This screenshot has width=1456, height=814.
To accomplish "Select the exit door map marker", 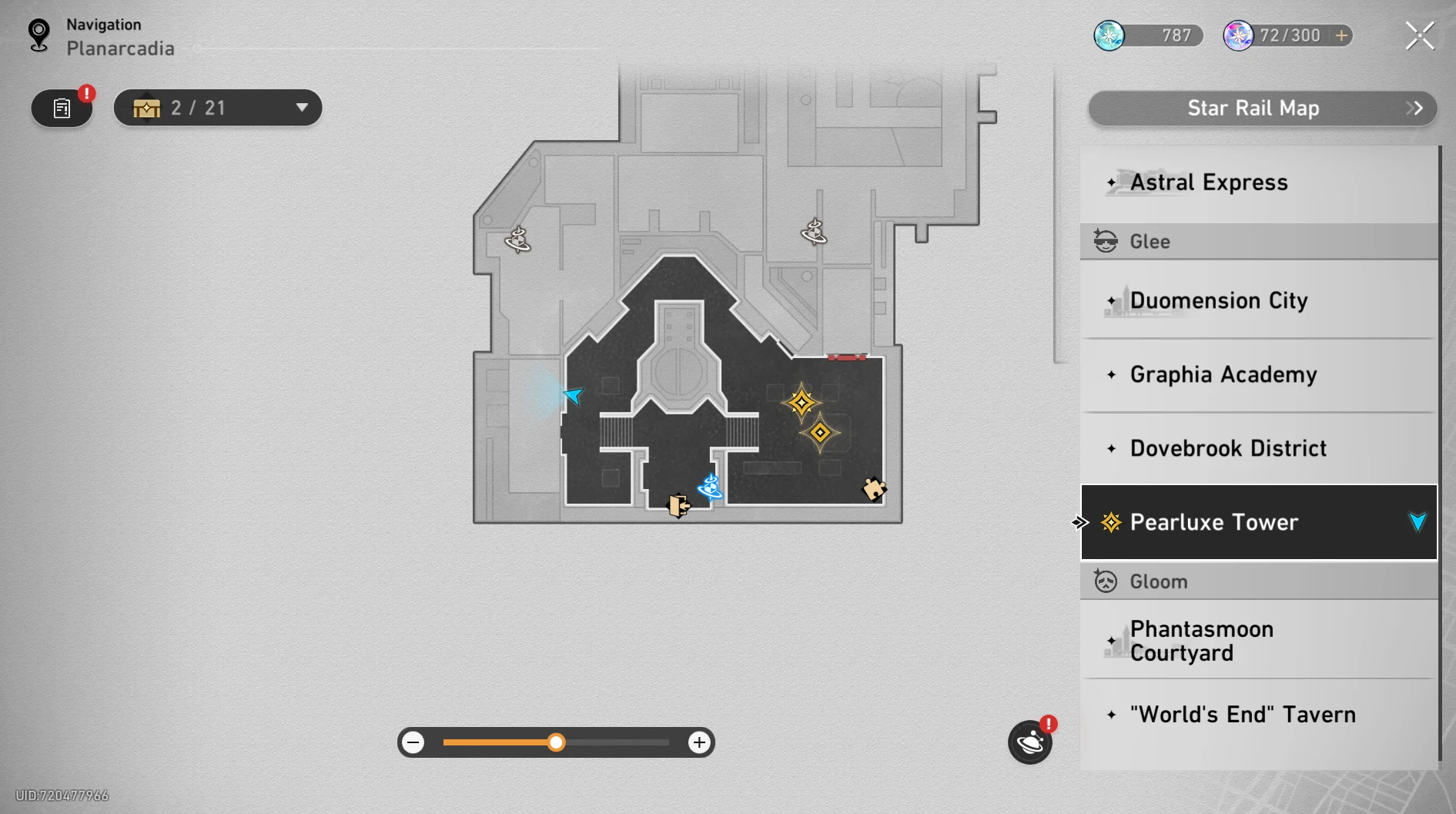I will coord(678,506).
